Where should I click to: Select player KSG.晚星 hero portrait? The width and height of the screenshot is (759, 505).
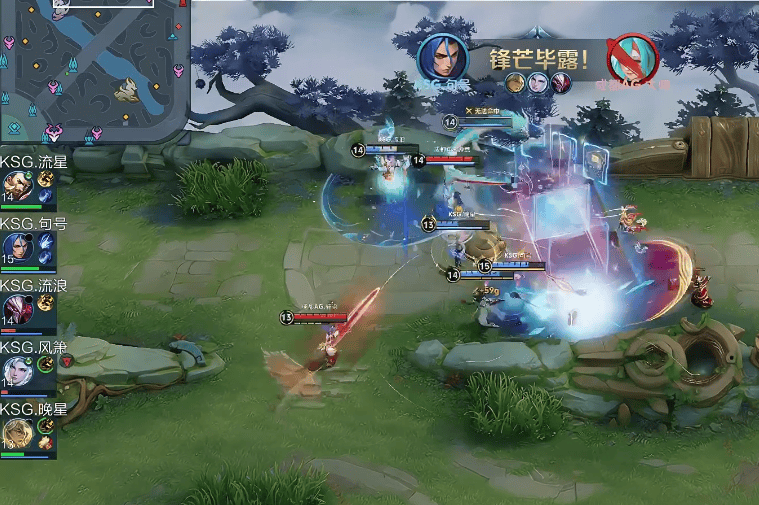coord(17,434)
